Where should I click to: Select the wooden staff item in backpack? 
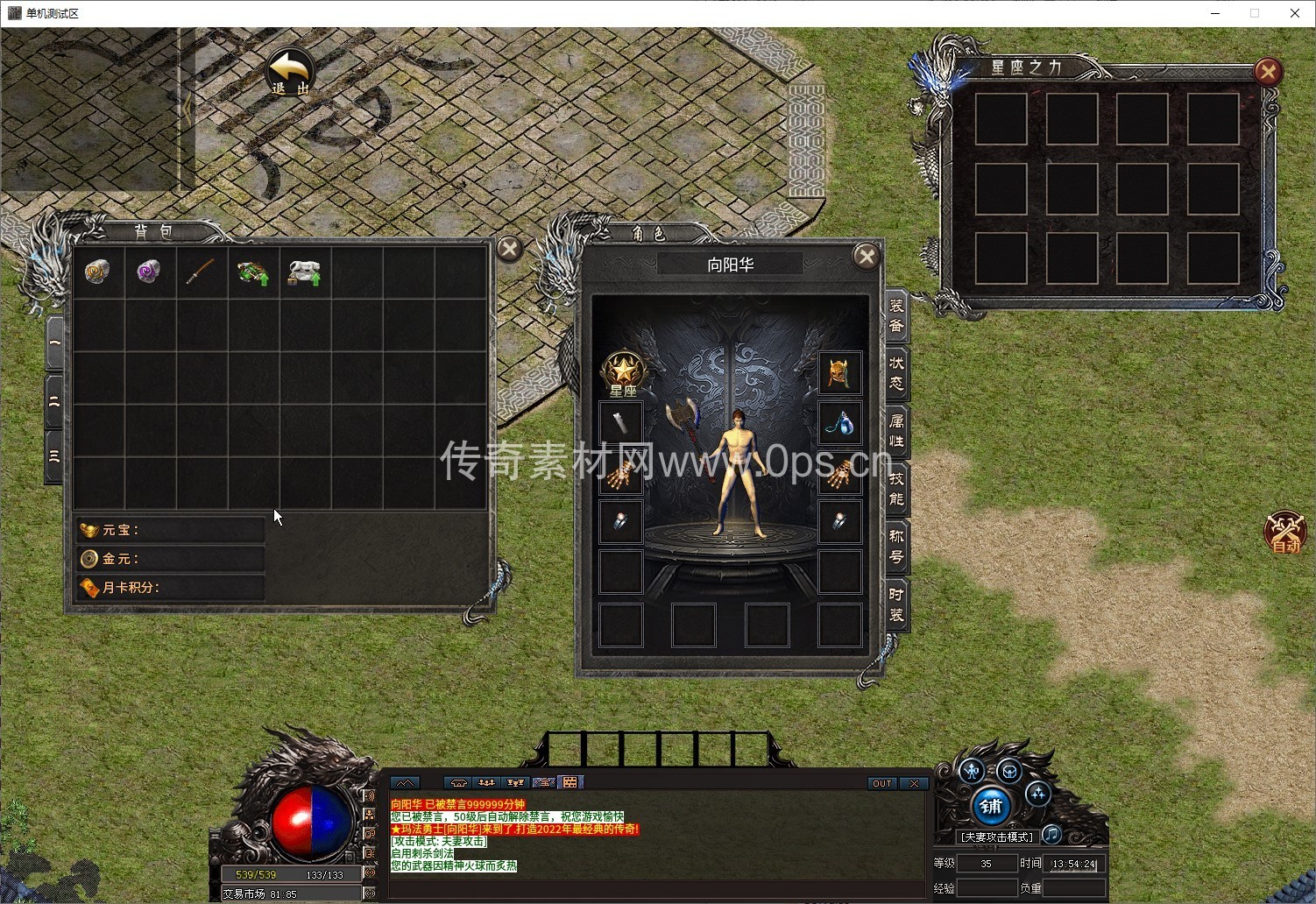coord(201,272)
